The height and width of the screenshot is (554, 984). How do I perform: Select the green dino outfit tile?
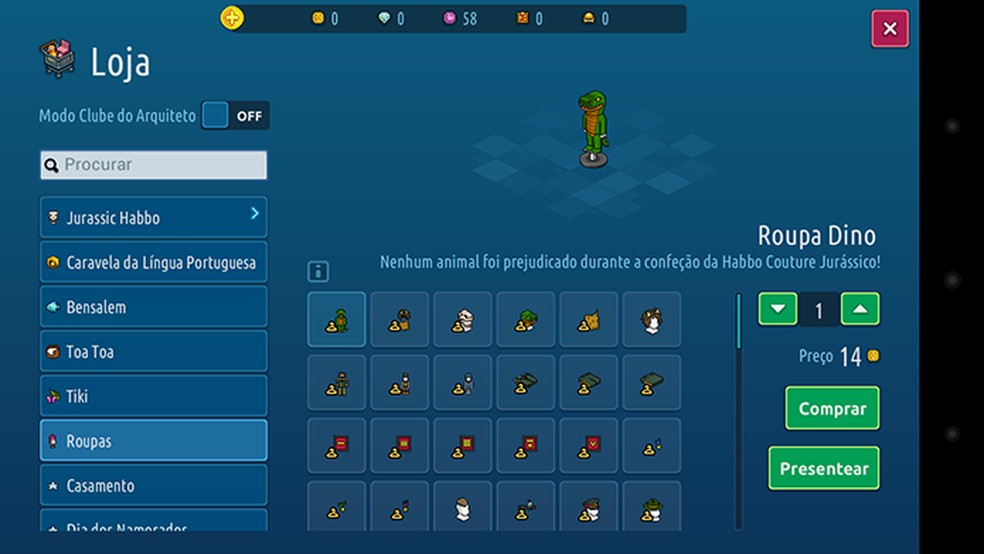coord(336,320)
